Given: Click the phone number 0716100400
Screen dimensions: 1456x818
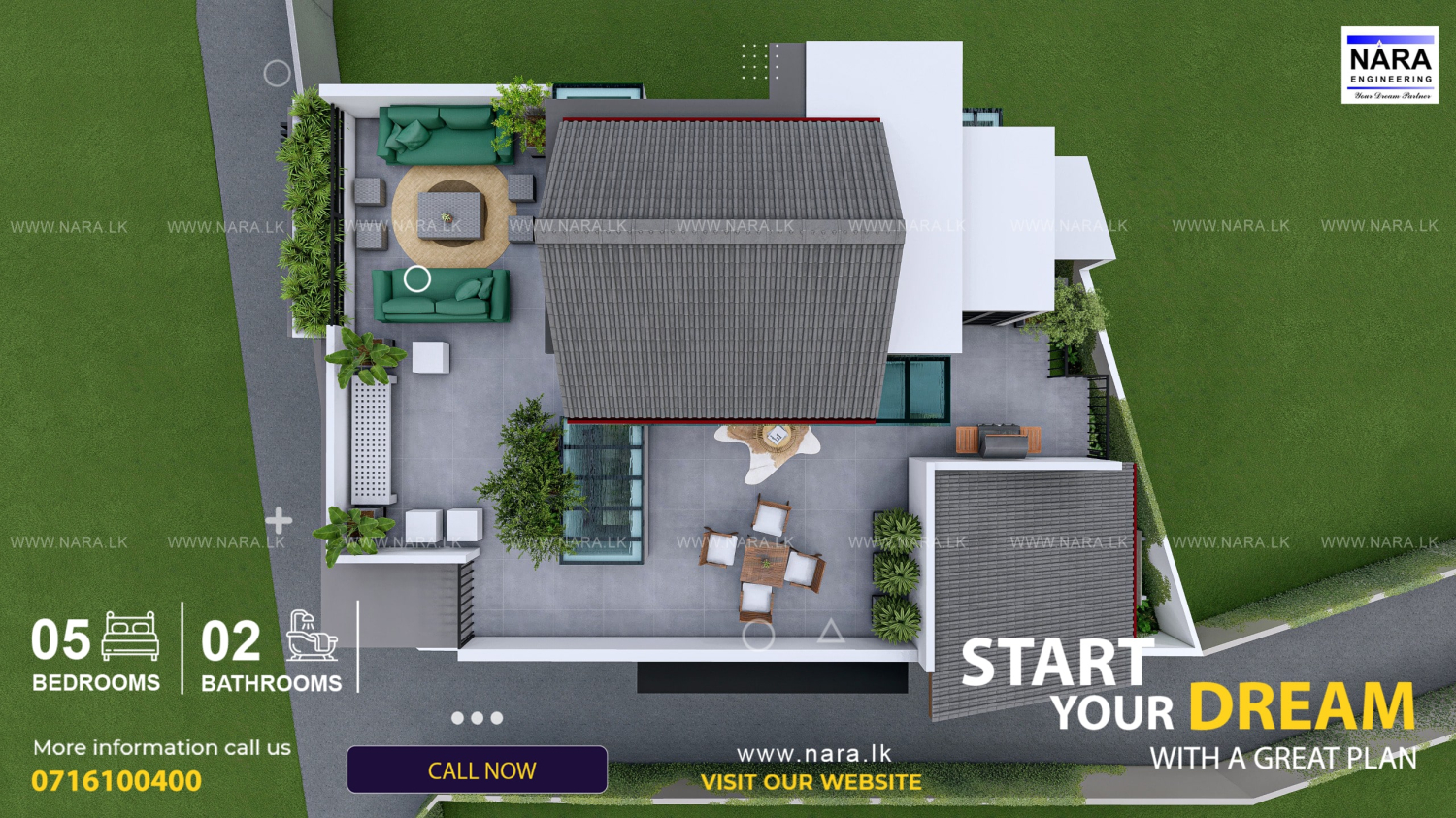Looking at the screenshot, I should pyautogui.click(x=116, y=781).
